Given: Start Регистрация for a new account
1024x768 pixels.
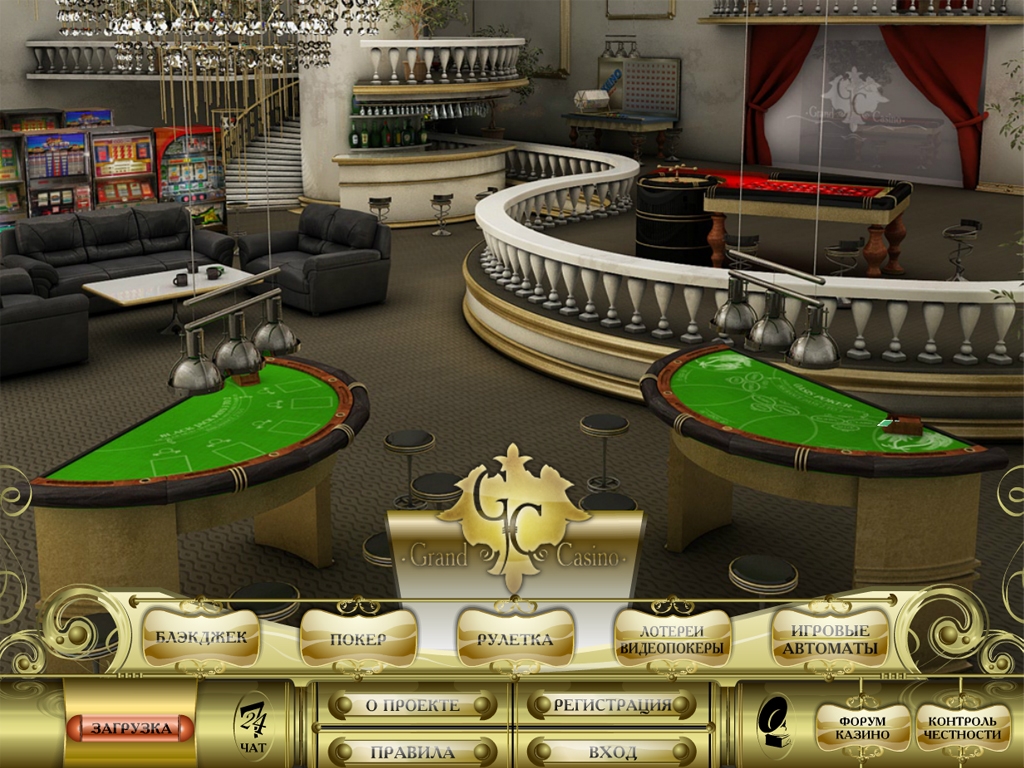Looking at the screenshot, I should (x=612, y=705).
